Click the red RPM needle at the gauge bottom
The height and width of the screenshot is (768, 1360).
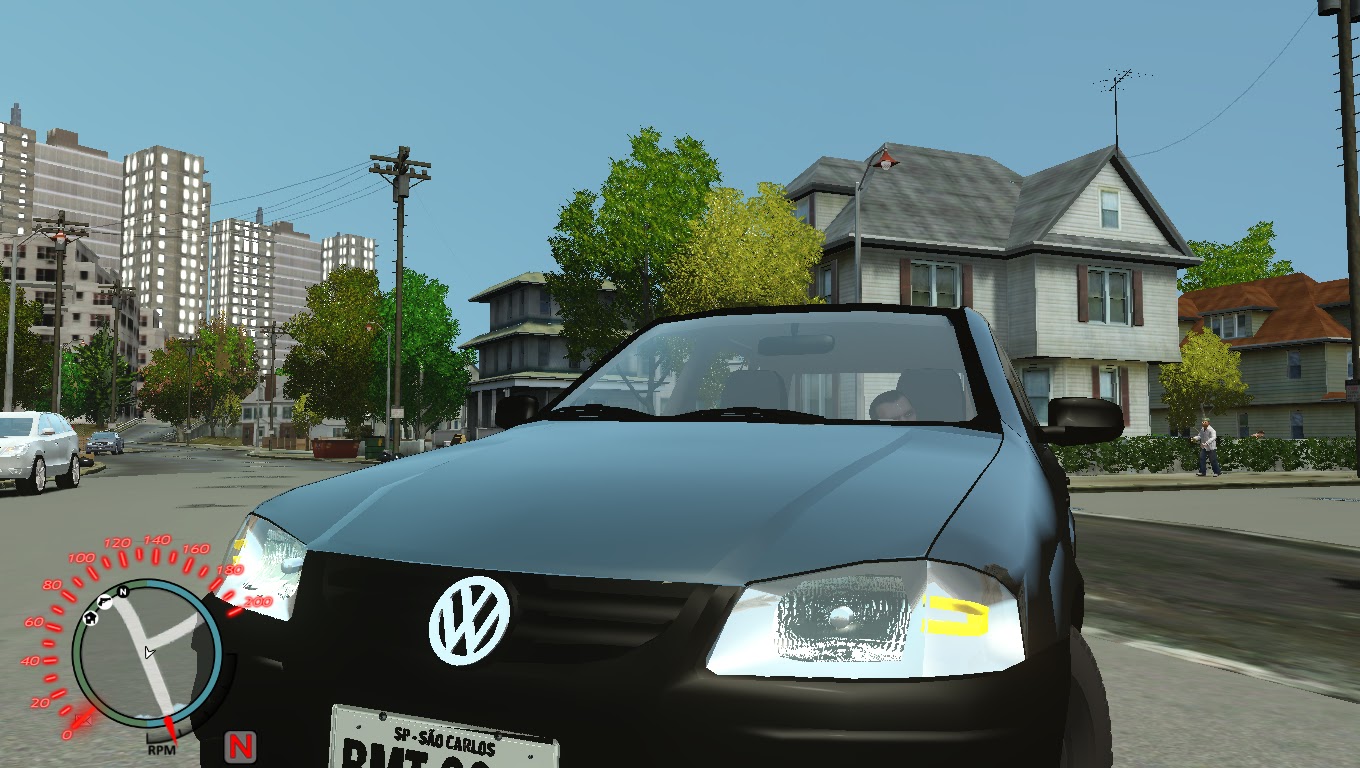pyautogui.click(x=170, y=728)
